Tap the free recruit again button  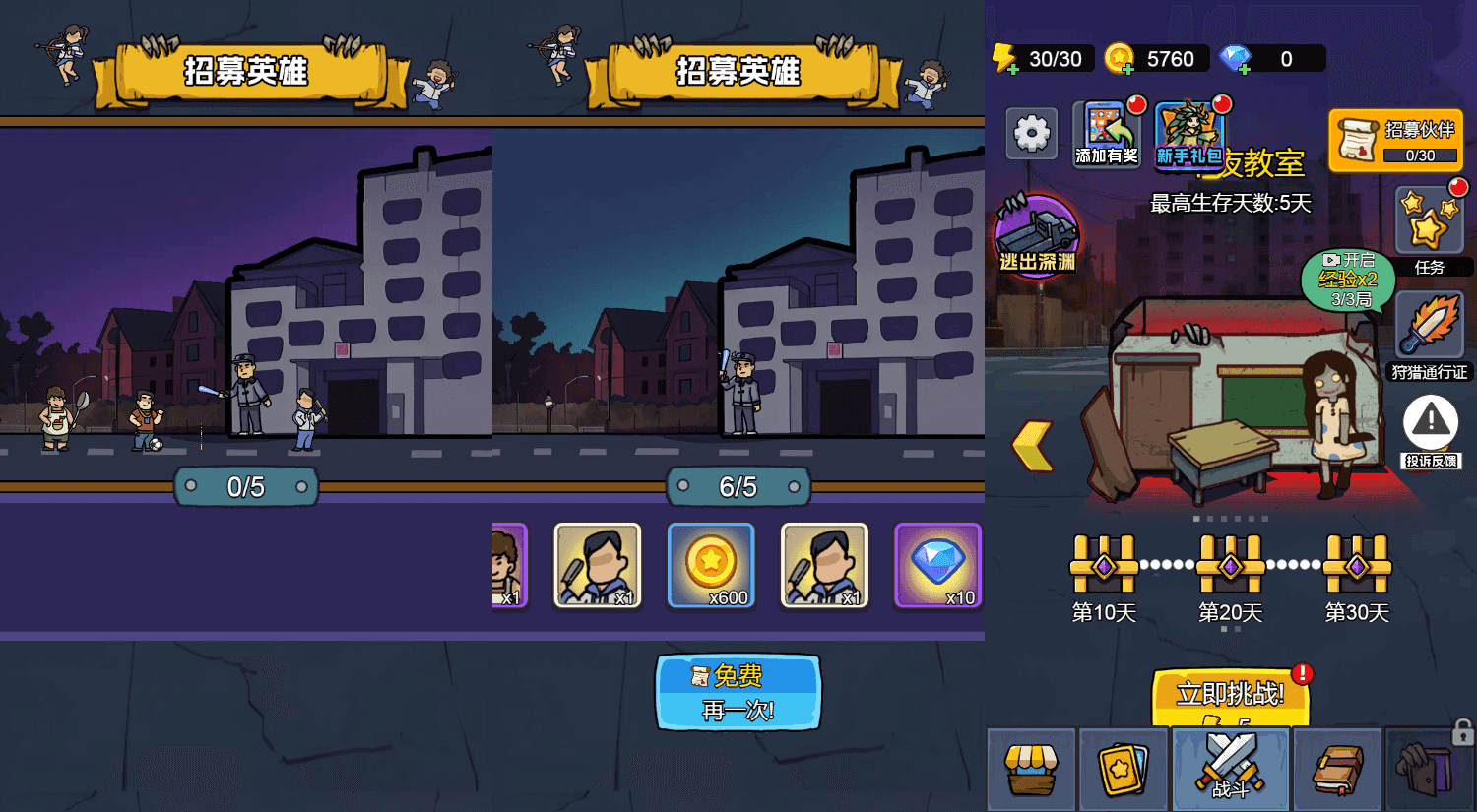pos(738,693)
